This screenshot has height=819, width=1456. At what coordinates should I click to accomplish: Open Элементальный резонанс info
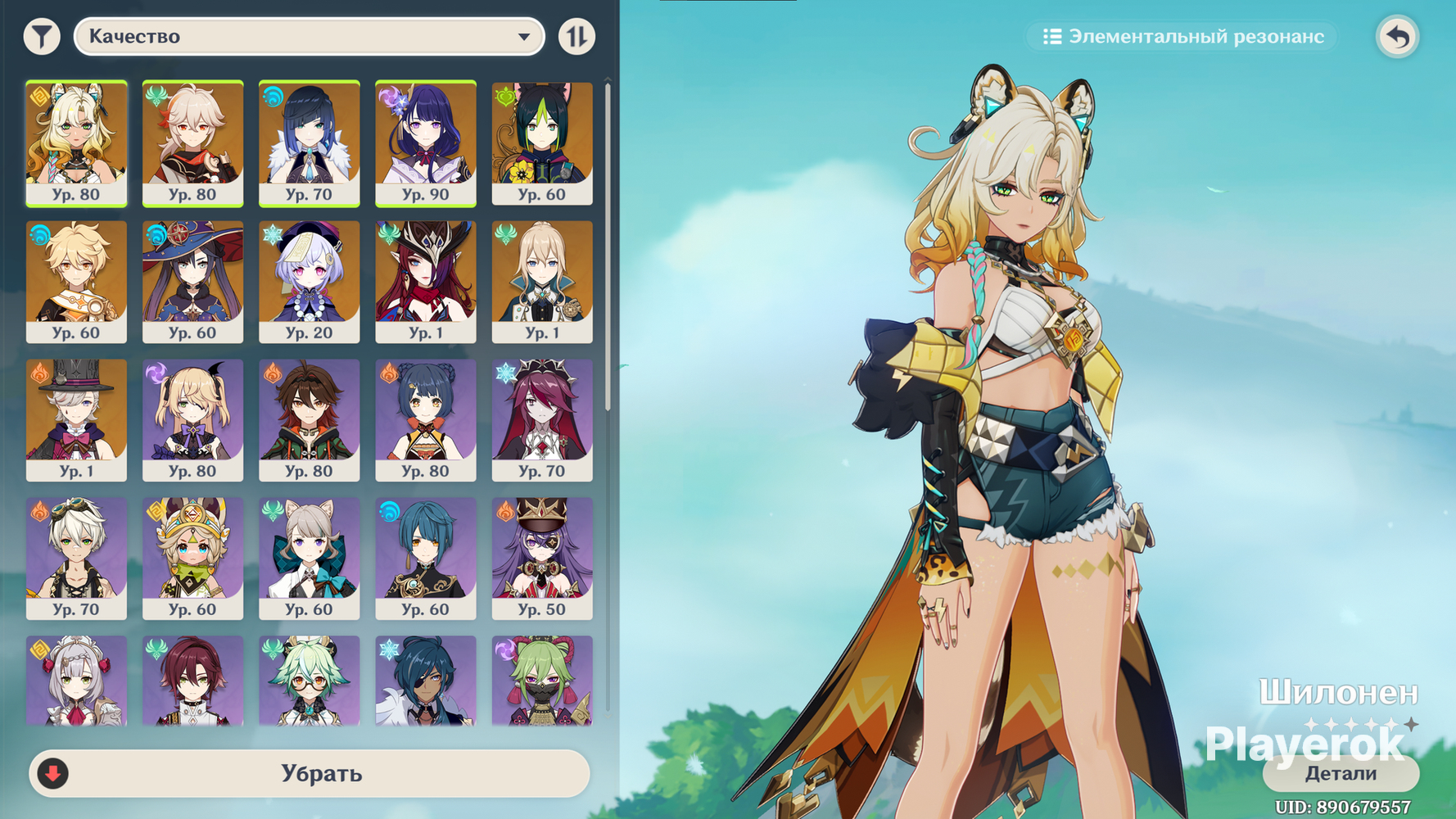pyautogui.click(x=1182, y=37)
